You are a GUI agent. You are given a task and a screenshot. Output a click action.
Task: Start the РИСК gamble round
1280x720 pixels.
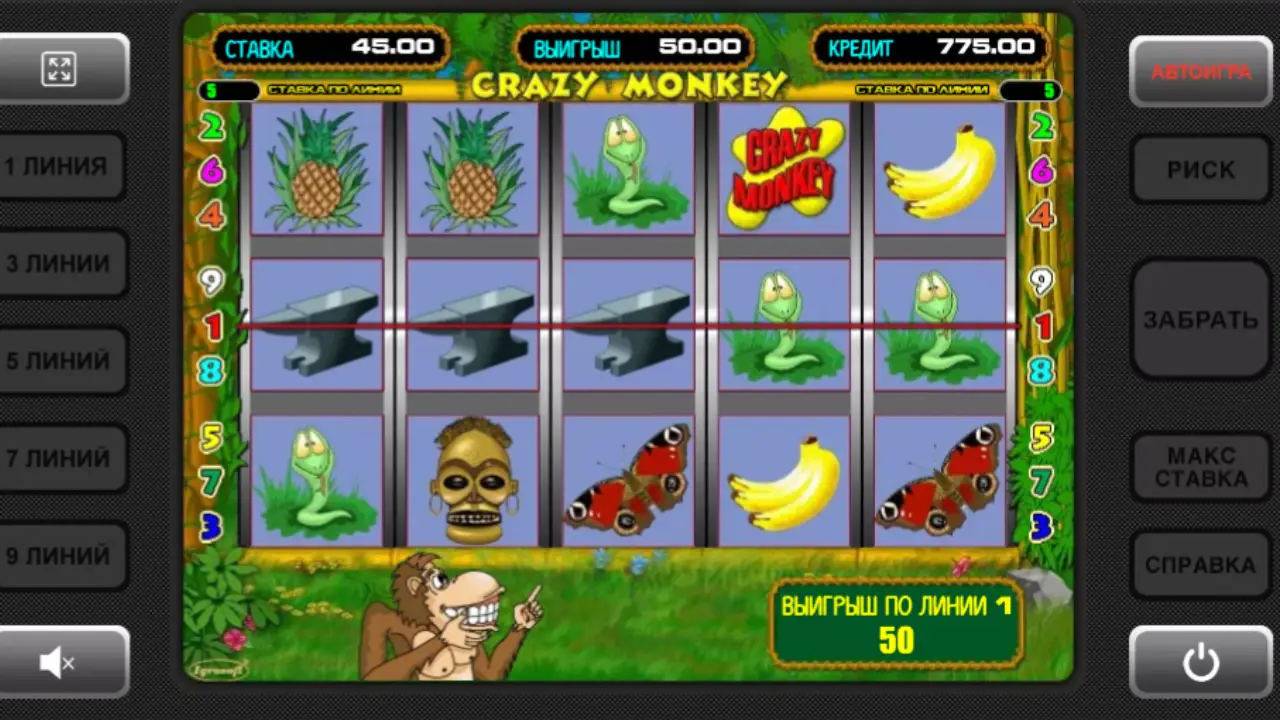[x=1201, y=169]
